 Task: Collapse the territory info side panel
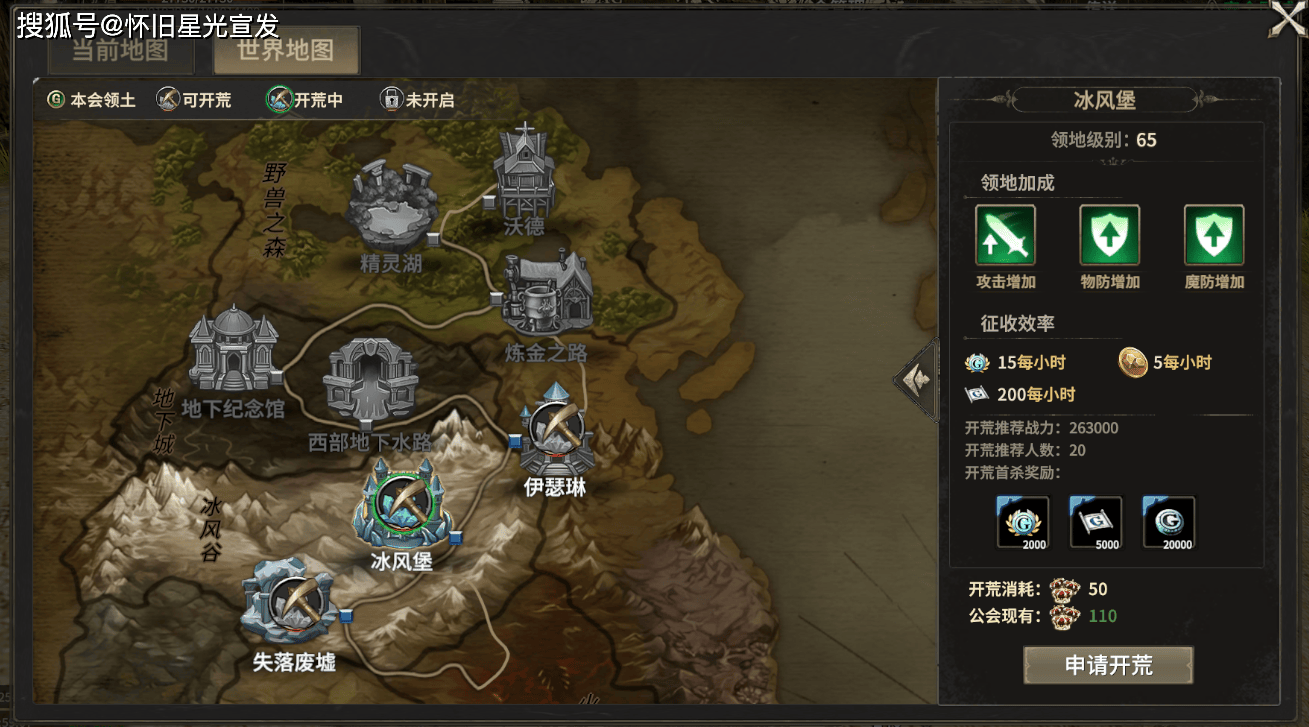(x=915, y=380)
